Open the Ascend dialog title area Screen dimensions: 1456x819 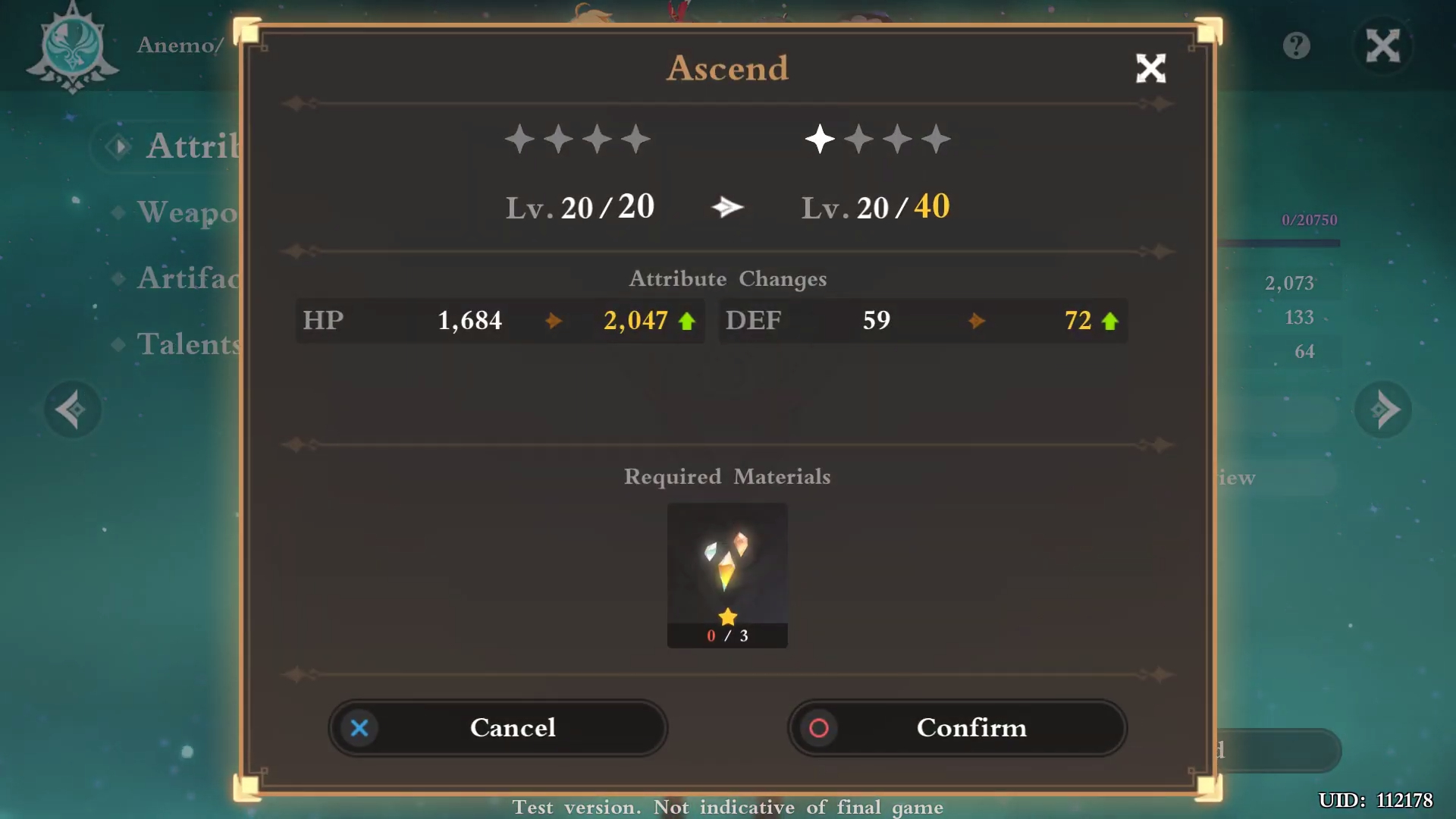[727, 68]
